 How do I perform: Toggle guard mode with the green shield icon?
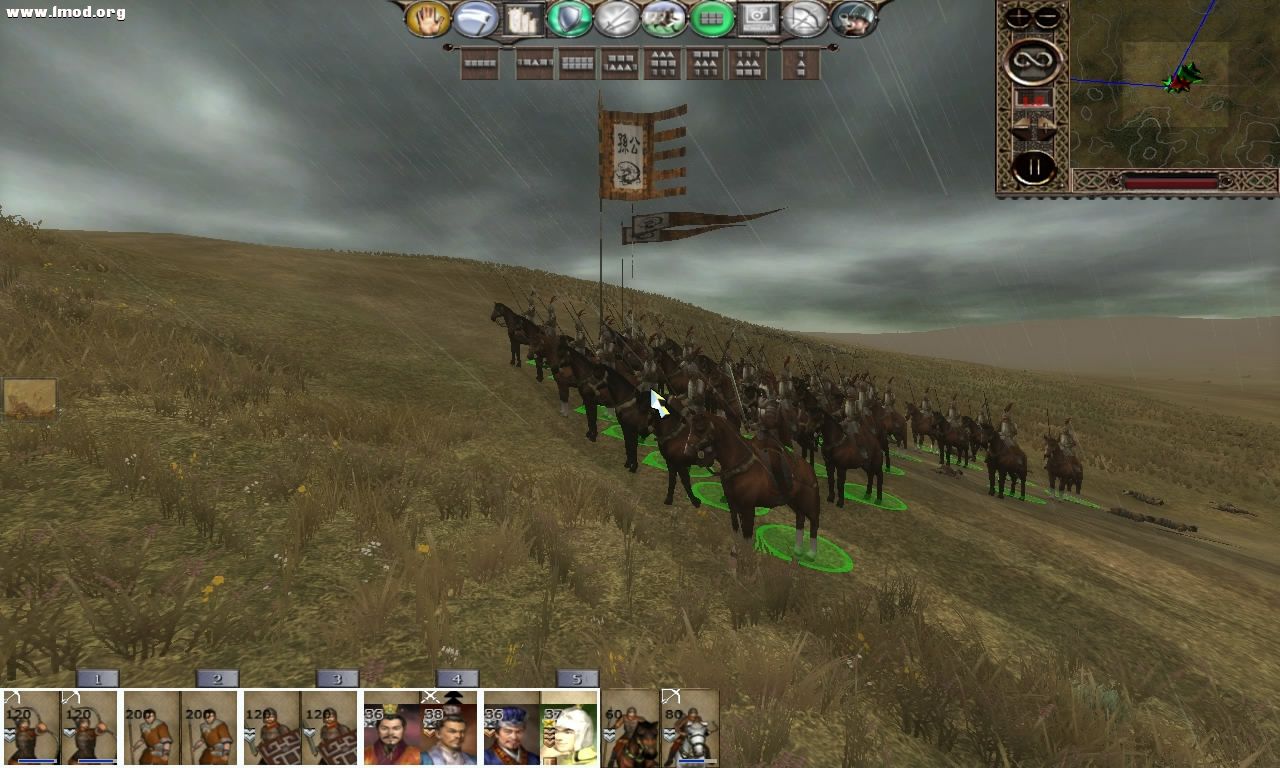pyautogui.click(x=570, y=22)
